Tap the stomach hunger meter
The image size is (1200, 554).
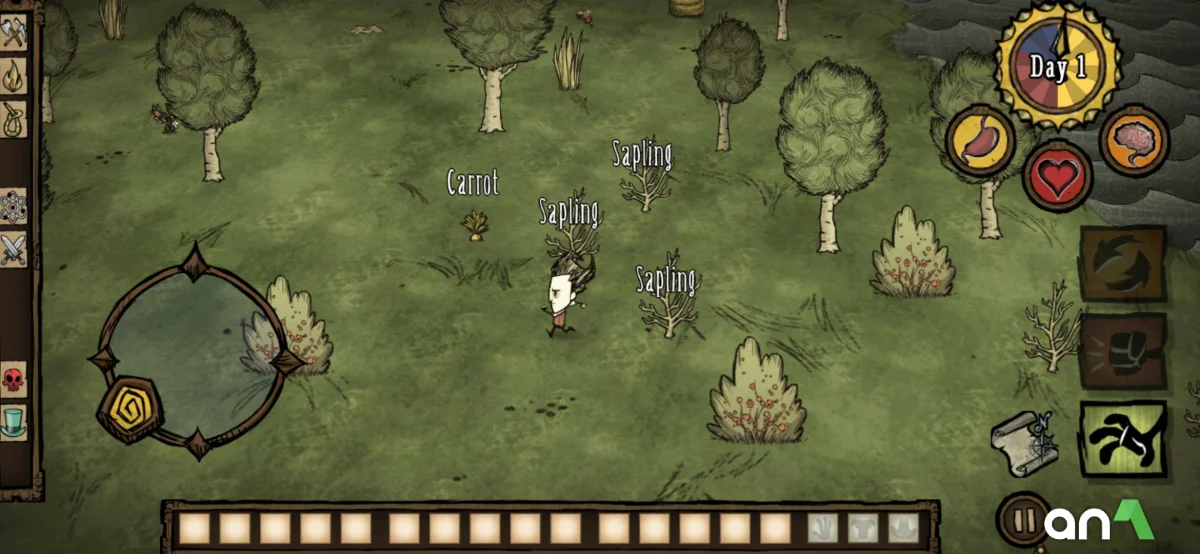point(981,141)
